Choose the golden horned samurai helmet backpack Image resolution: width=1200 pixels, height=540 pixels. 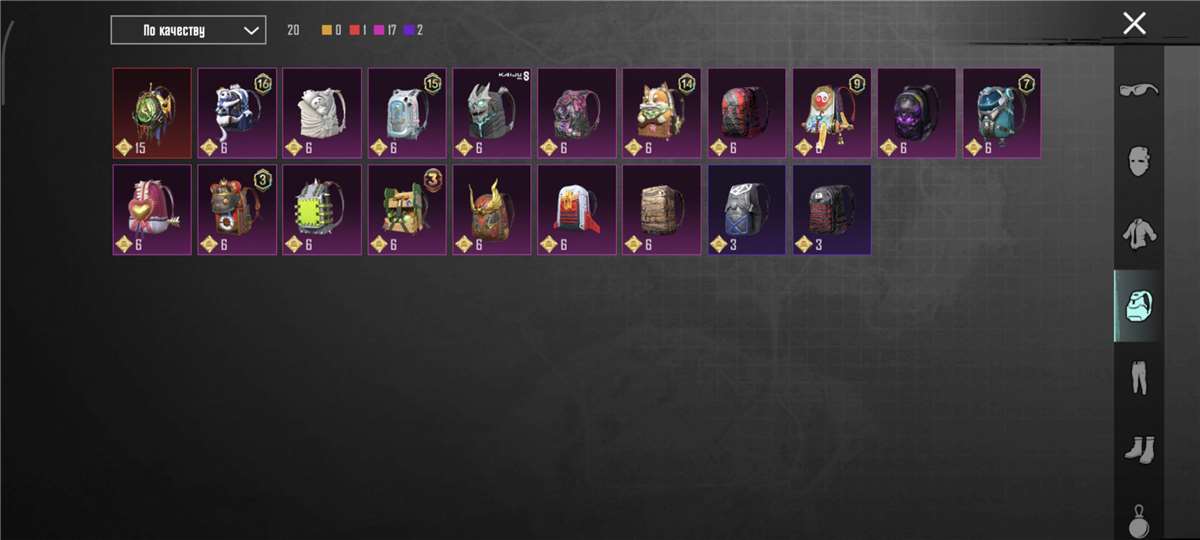pos(492,210)
